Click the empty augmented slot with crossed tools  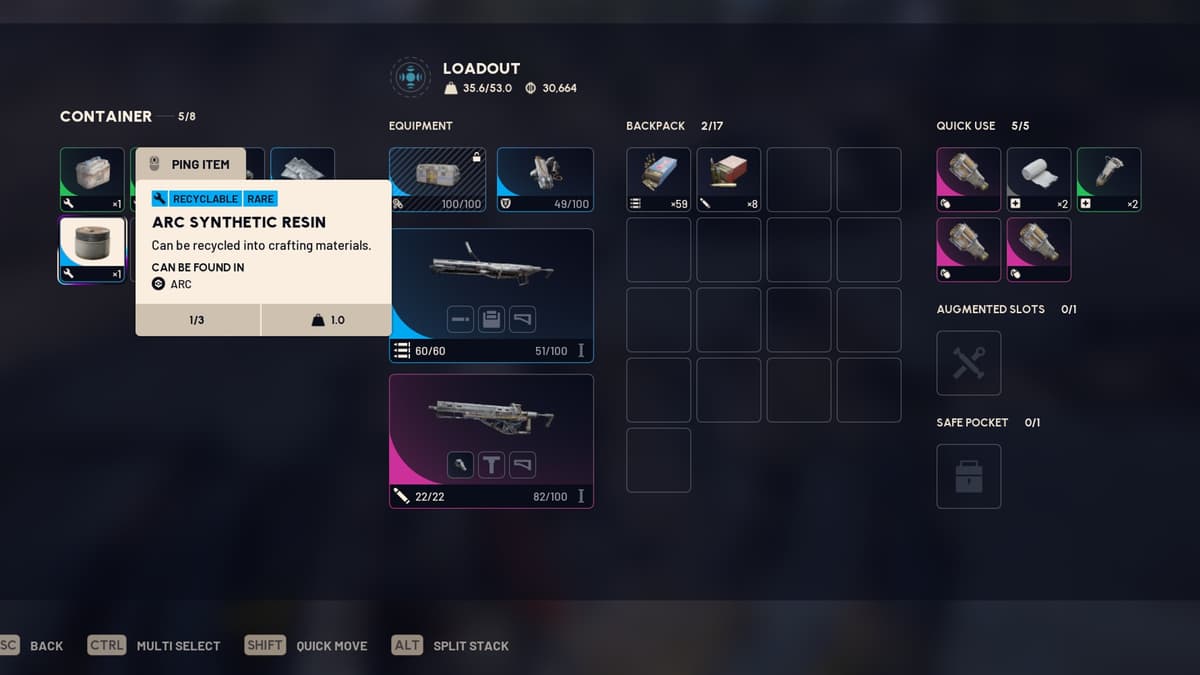968,363
